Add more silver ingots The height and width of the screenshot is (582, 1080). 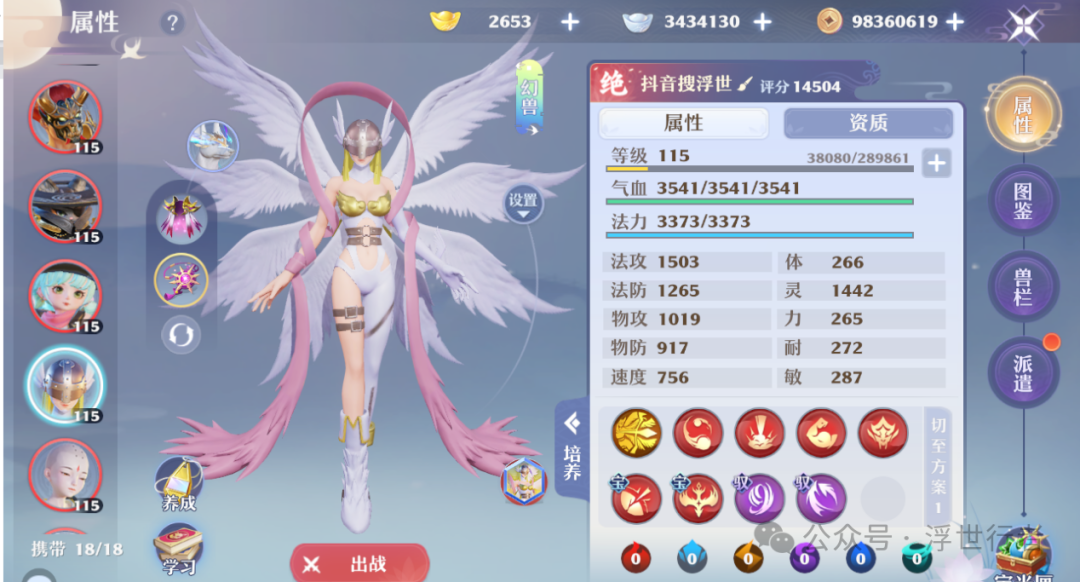point(762,22)
